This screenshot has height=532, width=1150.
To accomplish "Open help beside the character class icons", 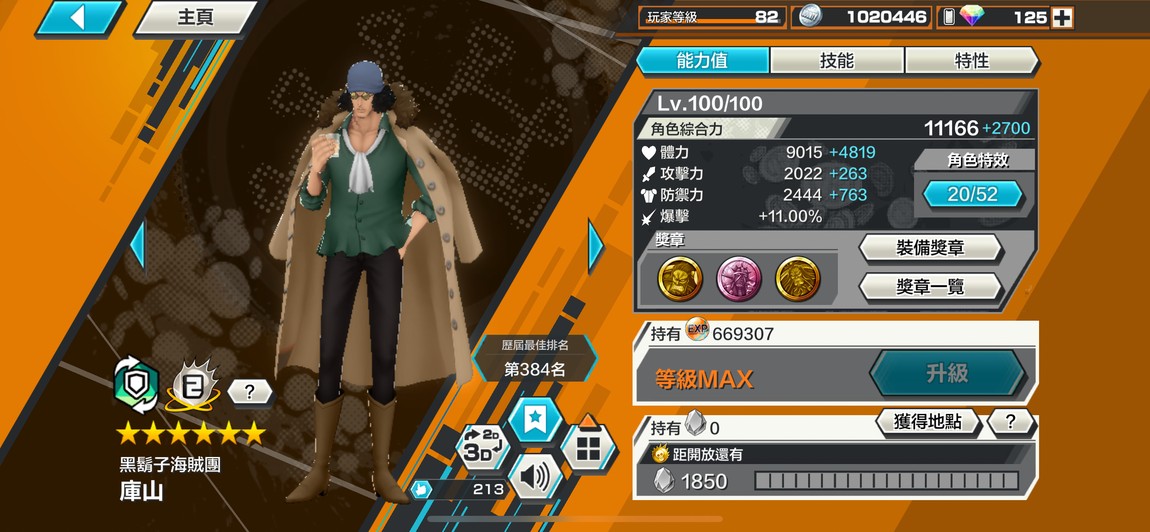I will pos(250,391).
